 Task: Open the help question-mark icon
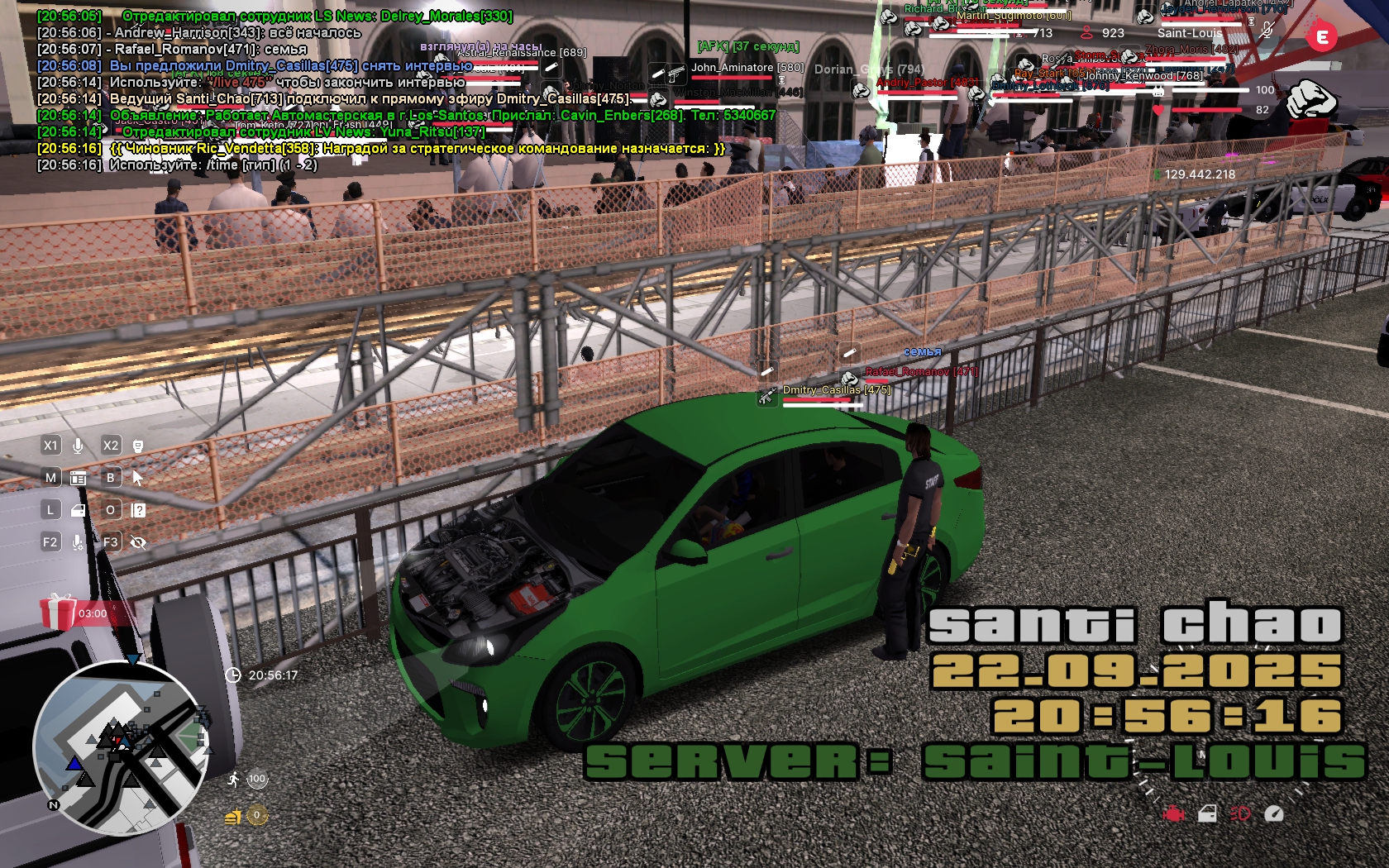(x=138, y=510)
